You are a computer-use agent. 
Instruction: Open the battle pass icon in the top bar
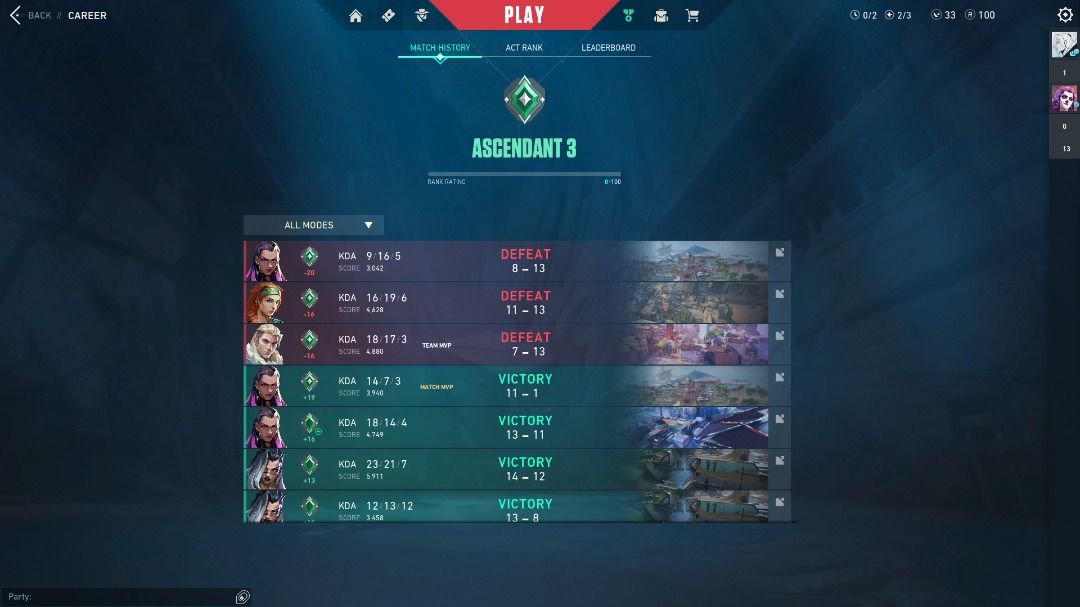[389, 16]
